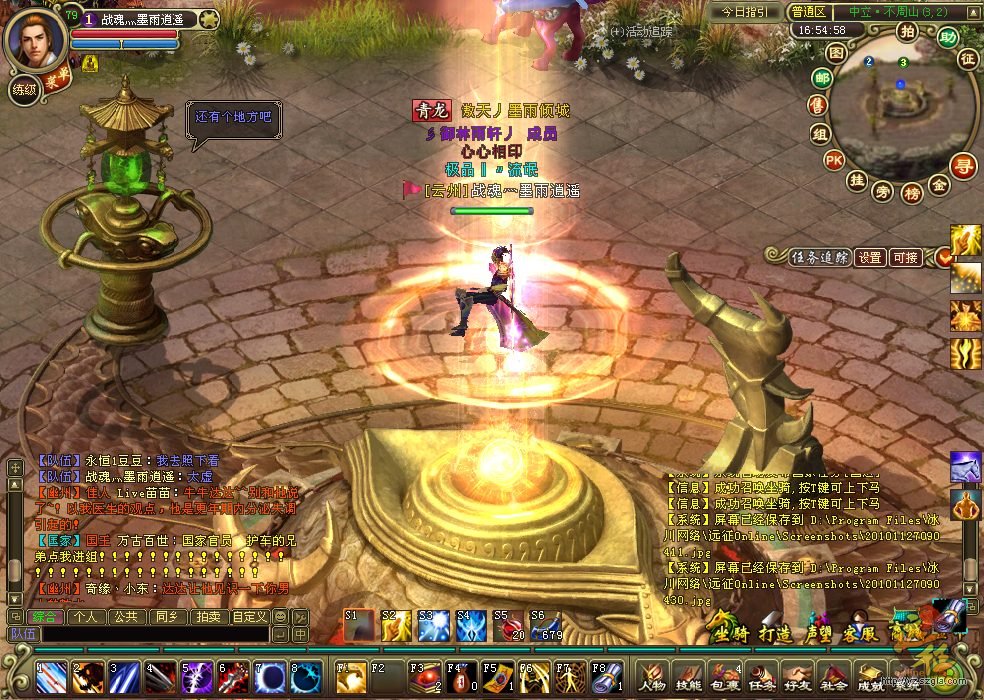Open the 任务 quest log
984x700 pixels.
pyautogui.click(x=760, y=677)
